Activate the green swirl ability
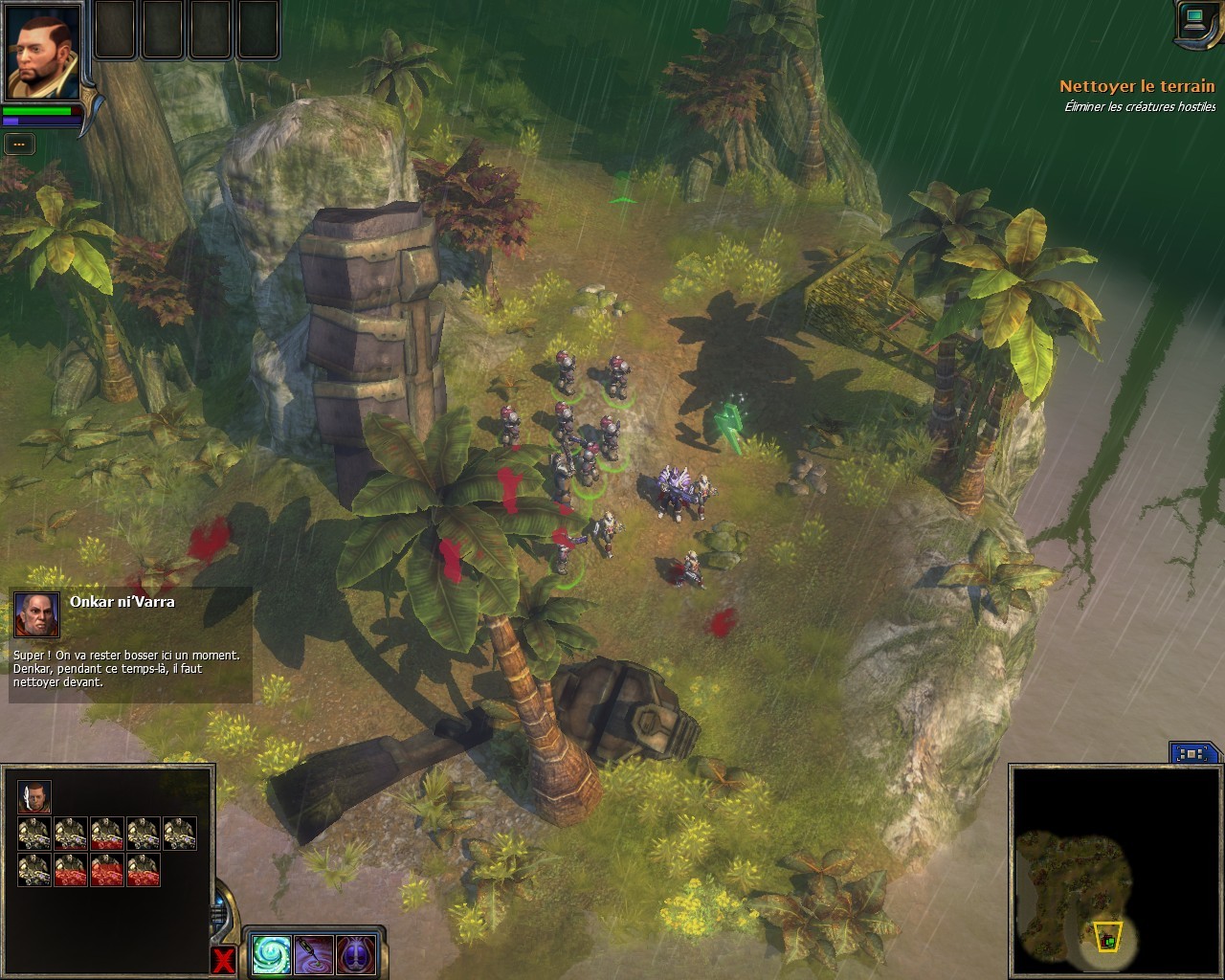This screenshot has width=1225, height=980. click(x=270, y=954)
